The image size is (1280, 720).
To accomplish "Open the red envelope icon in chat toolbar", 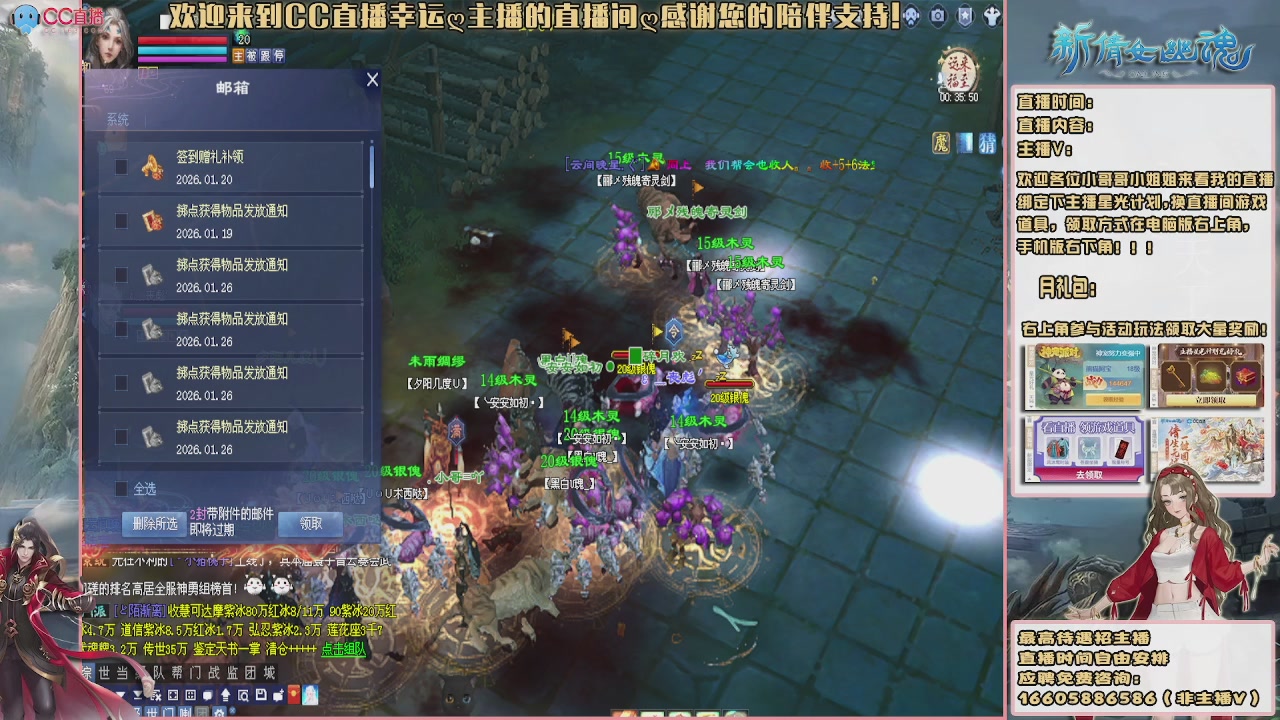I will coord(293,695).
